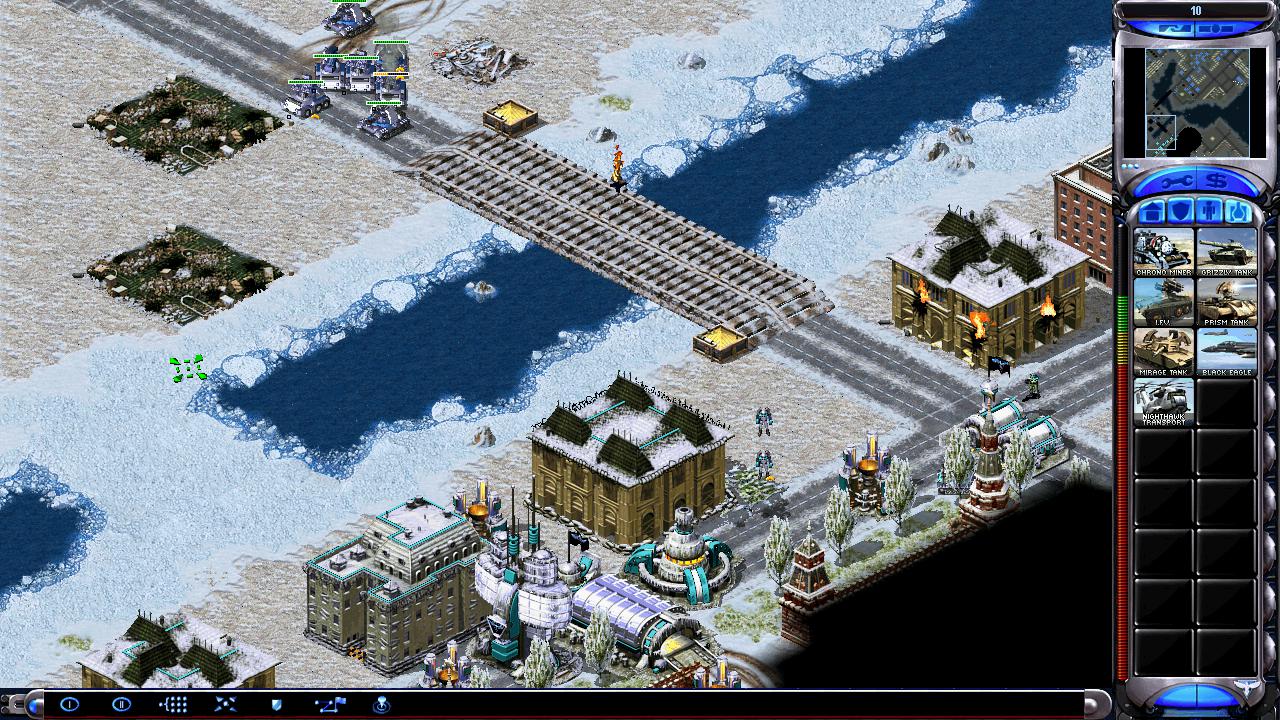Image resolution: width=1280 pixels, height=720 pixels.
Task: Build a Nighthawk Transport
Action: coord(1164,402)
